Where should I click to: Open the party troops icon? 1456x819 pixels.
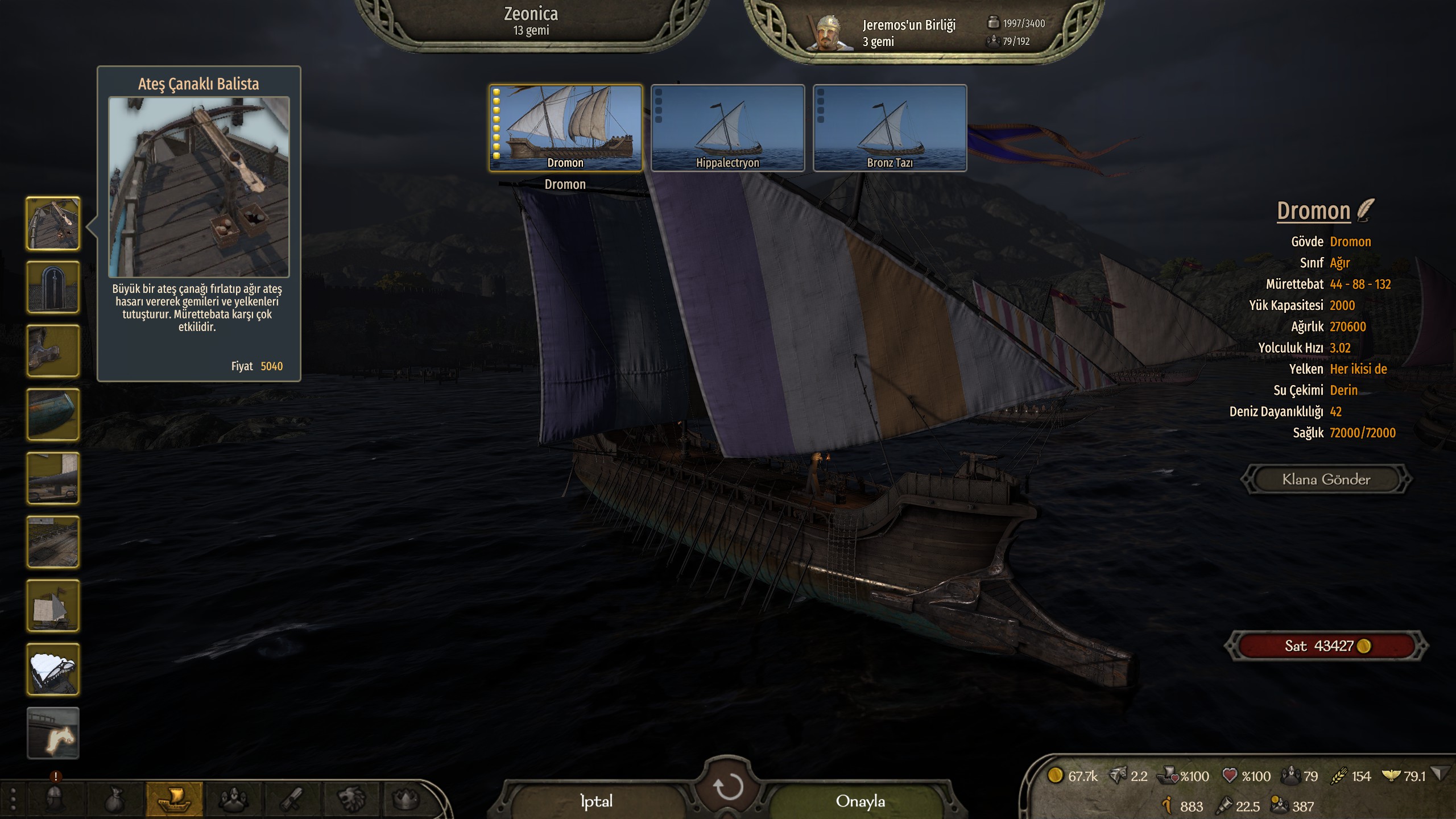pyautogui.click(x=232, y=799)
